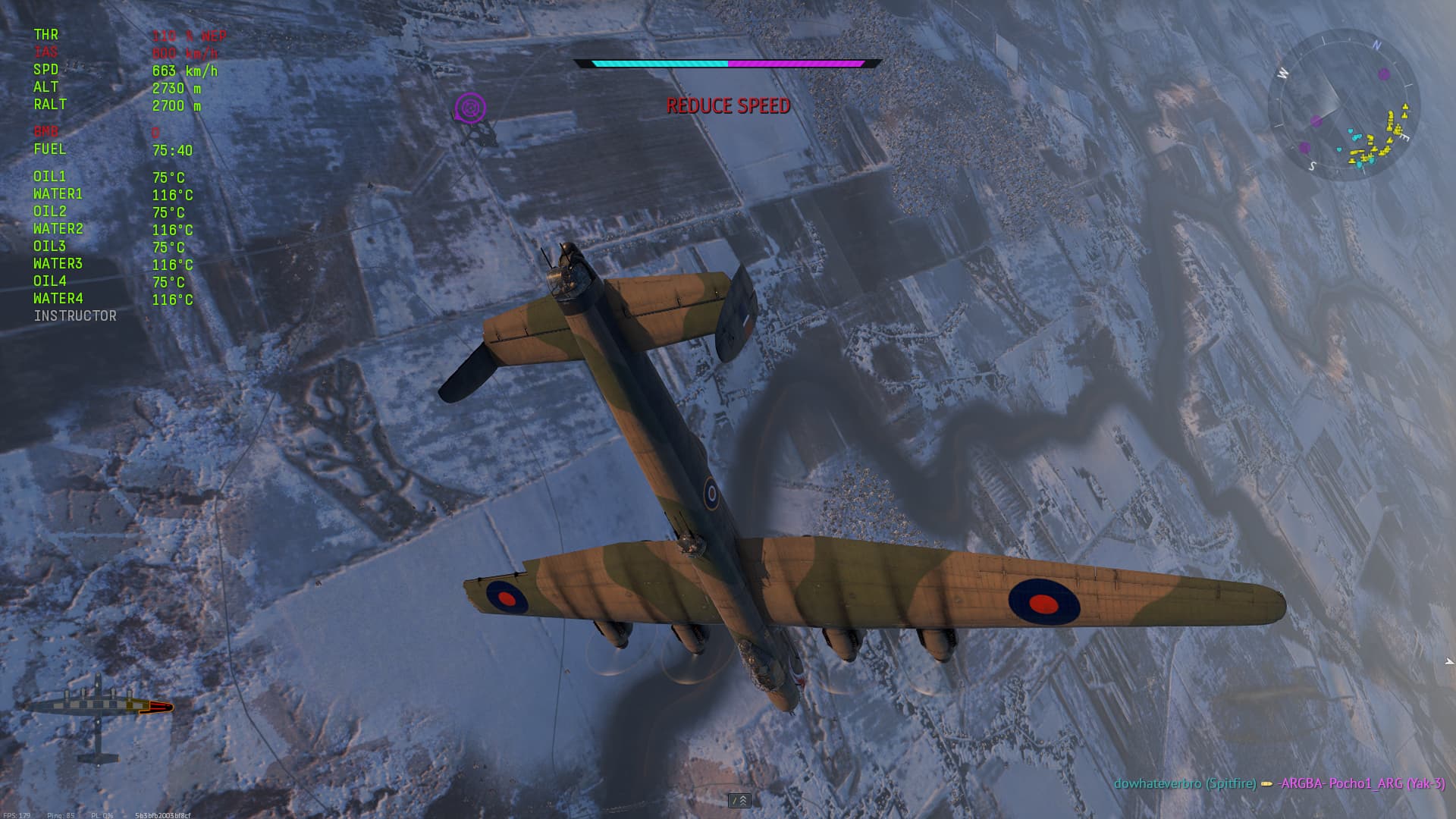
Task: Click the bomber damage indicator silhouette
Action: 99,713
